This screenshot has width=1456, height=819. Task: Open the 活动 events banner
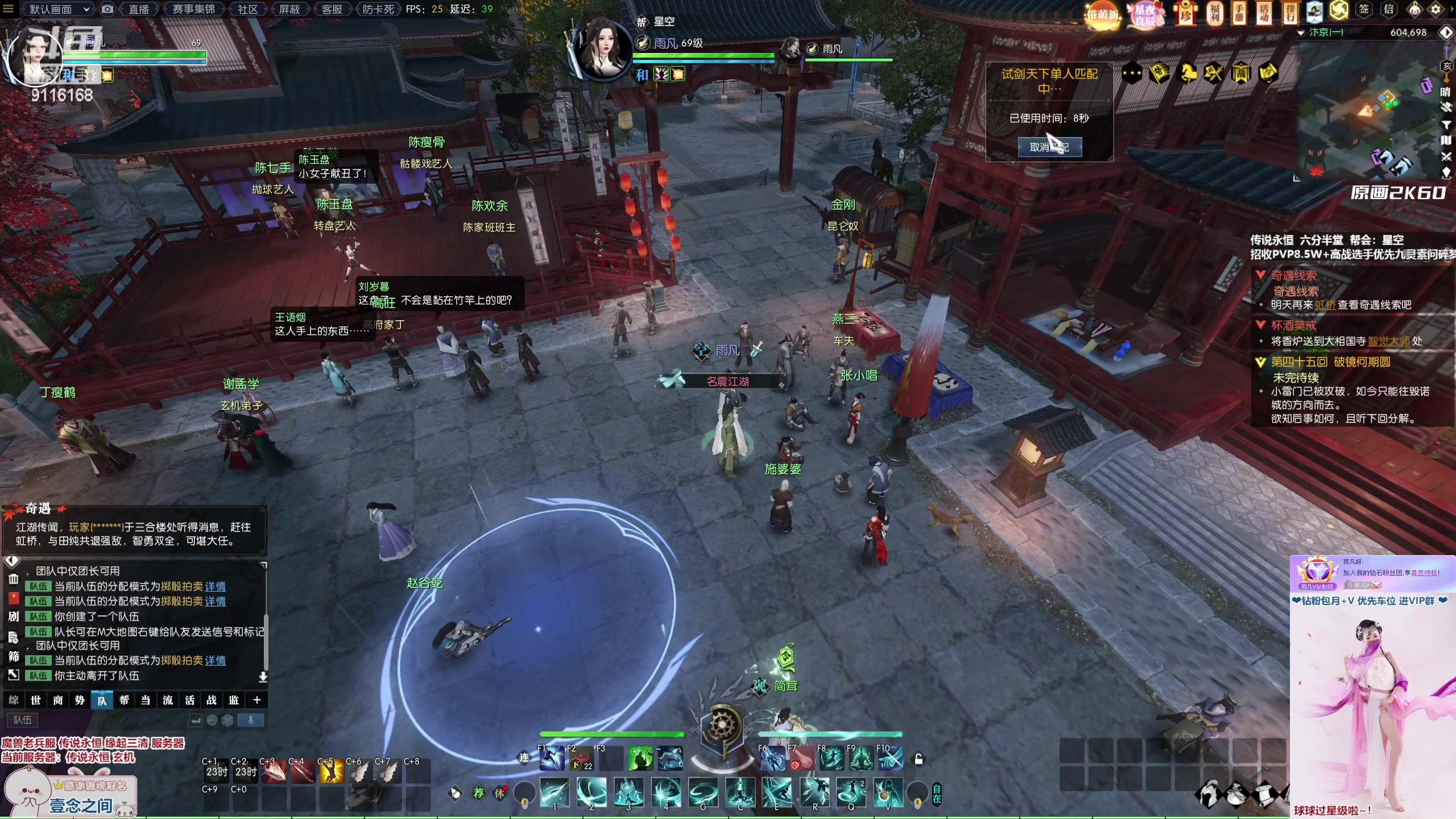pos(1263,13)
